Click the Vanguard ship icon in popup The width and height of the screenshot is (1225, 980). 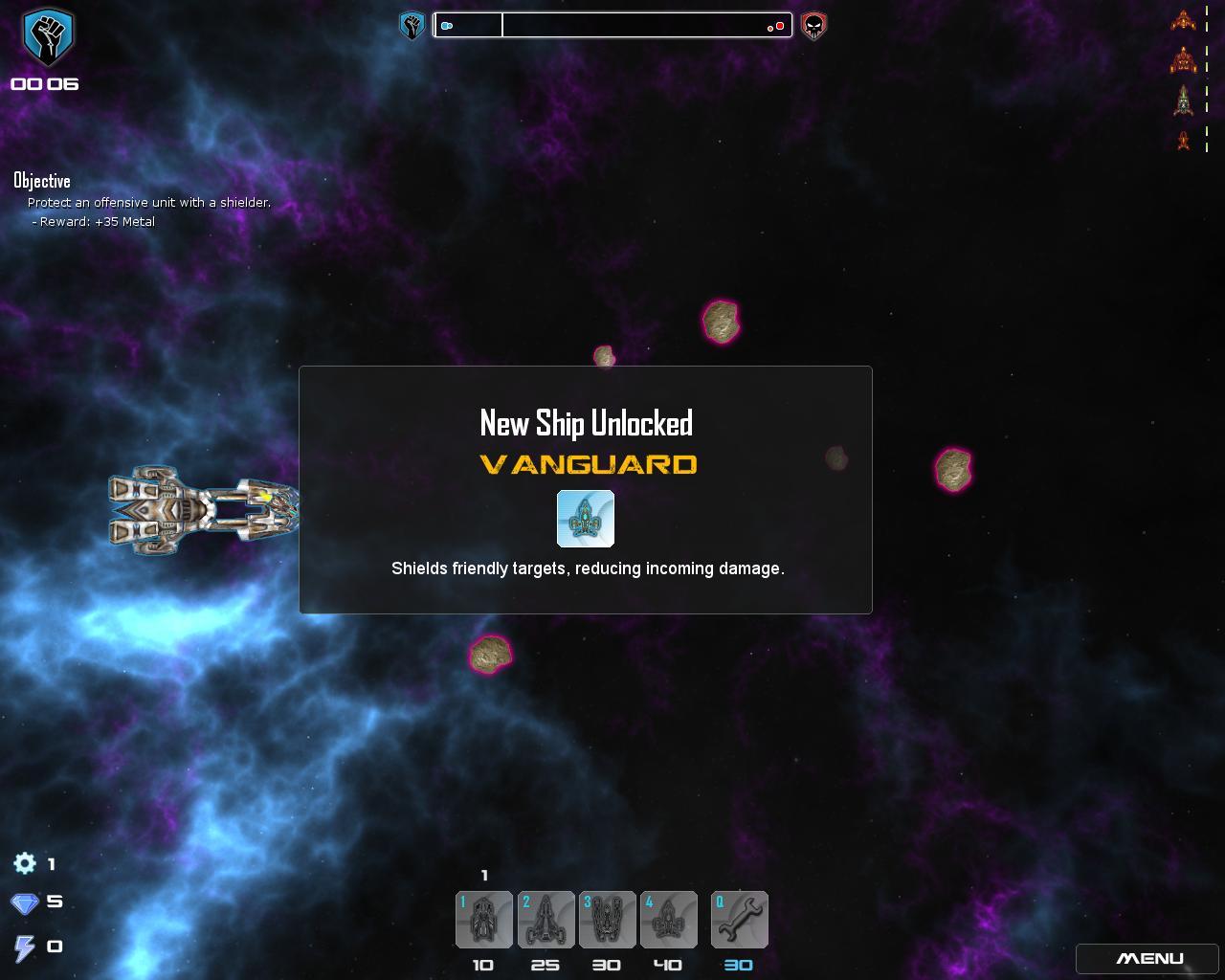click(586, 519)
